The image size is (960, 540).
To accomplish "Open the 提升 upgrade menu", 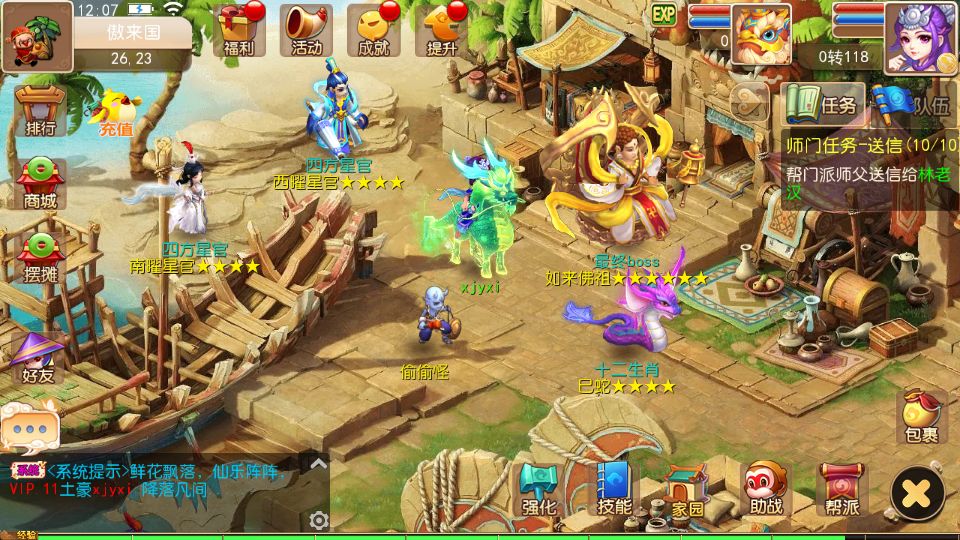I will (441, 30).
